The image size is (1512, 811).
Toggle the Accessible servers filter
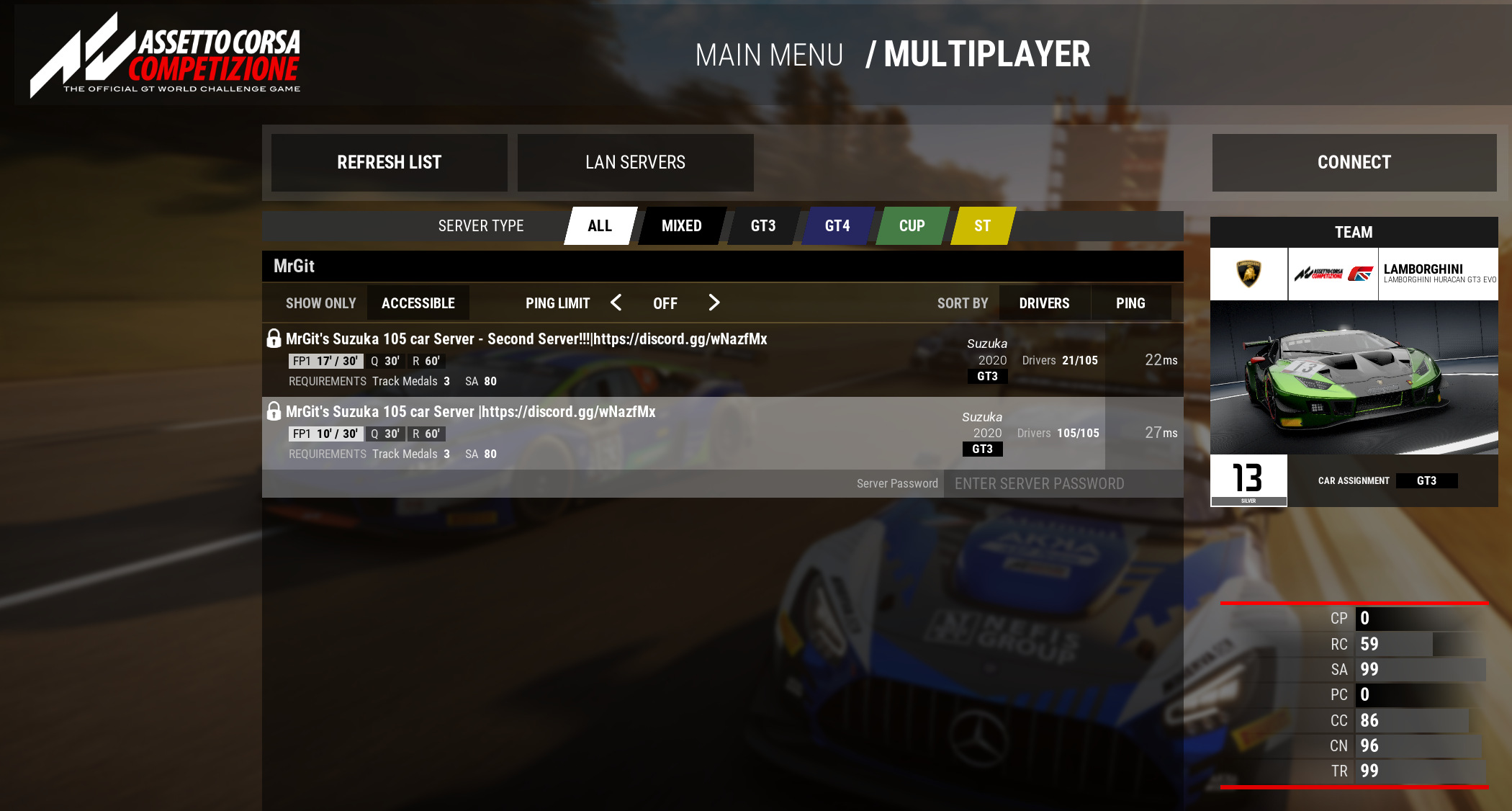(x=418, y=303)
